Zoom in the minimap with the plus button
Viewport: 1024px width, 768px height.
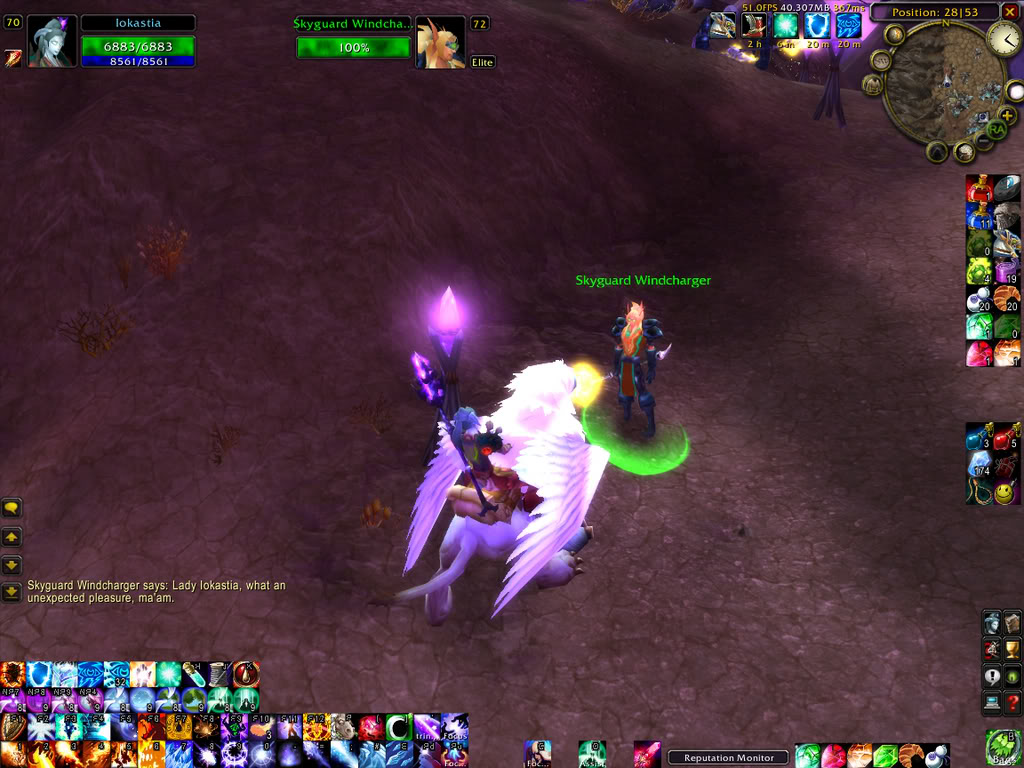tap(1007, 115)
